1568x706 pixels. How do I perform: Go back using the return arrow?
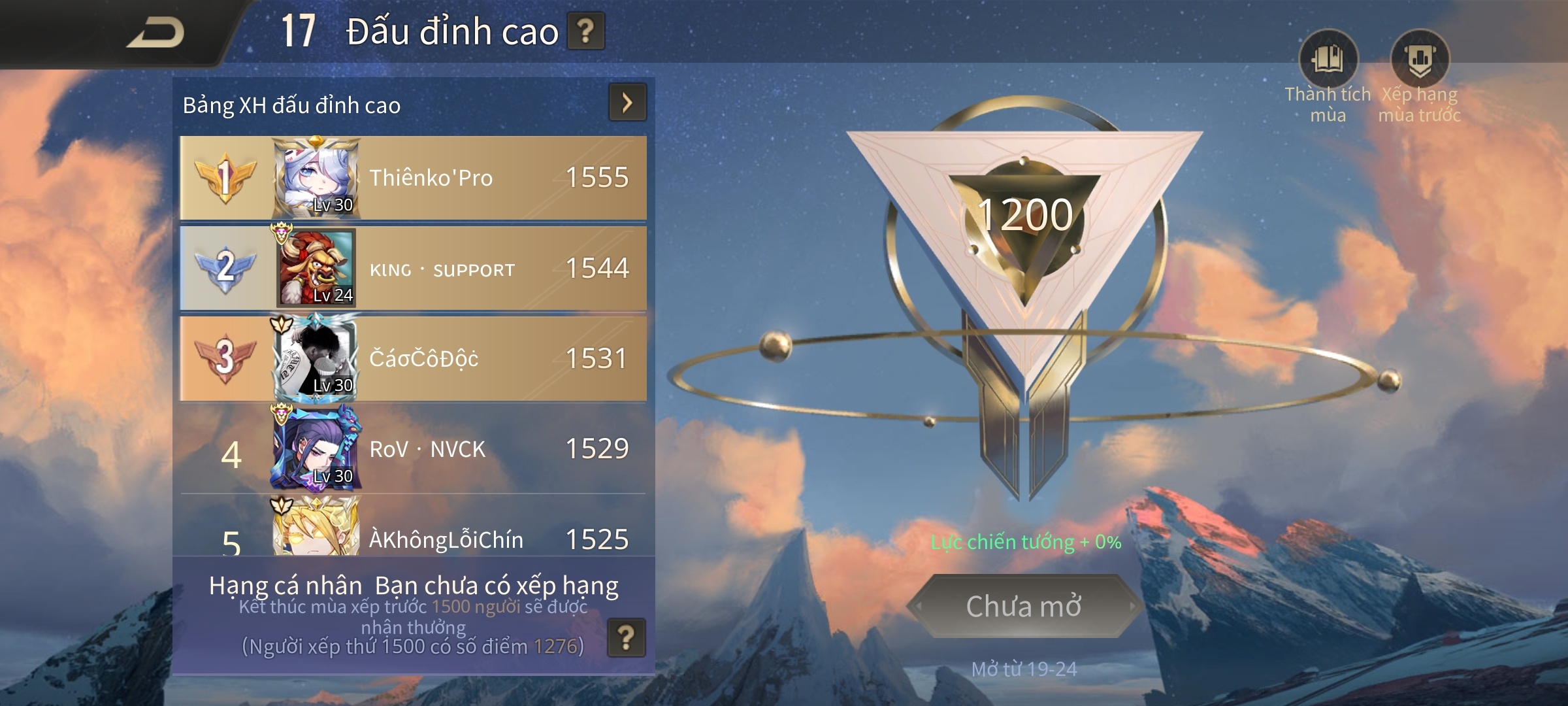[155, 33]
